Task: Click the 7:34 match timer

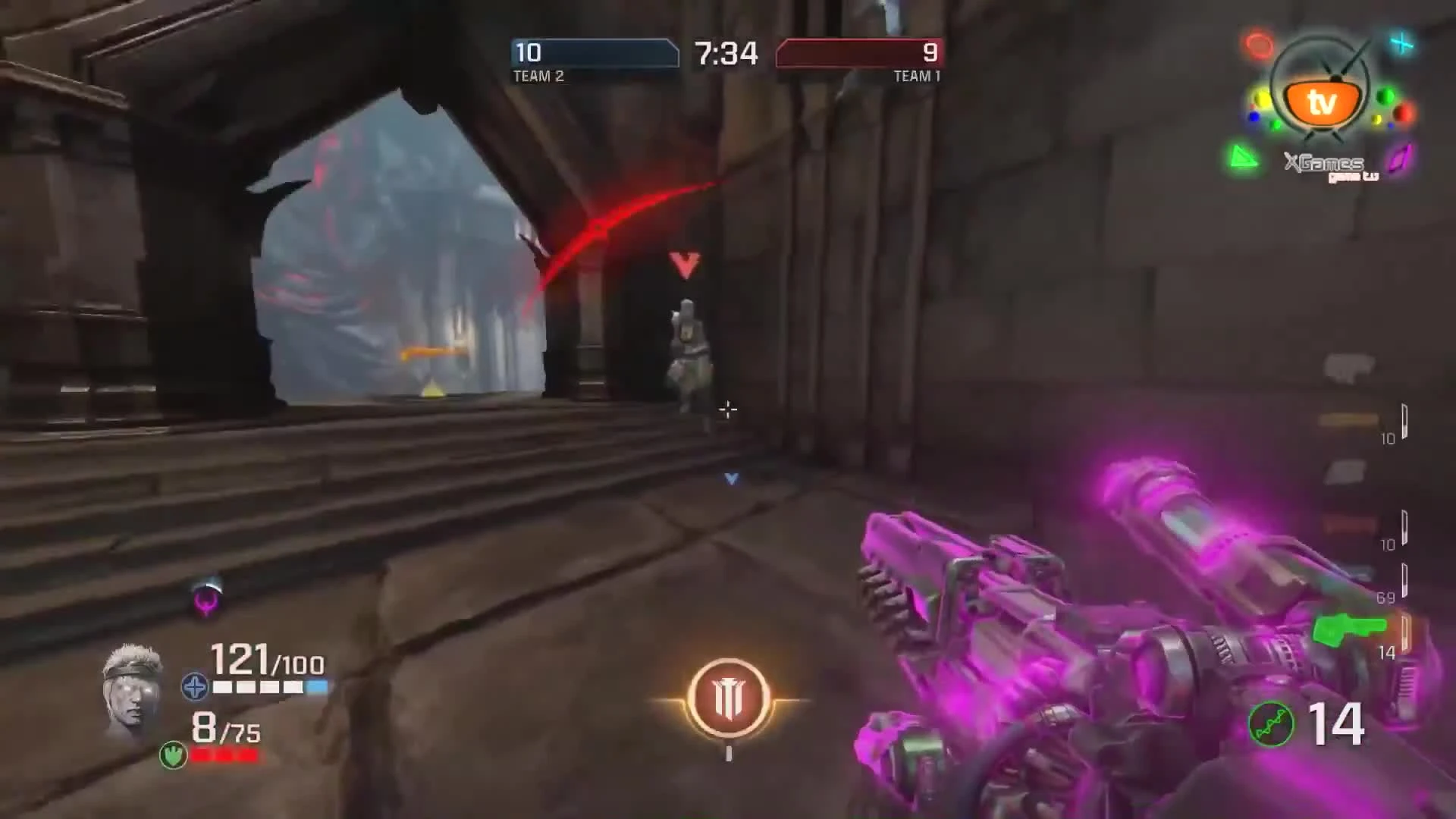Action: (726, 54)
